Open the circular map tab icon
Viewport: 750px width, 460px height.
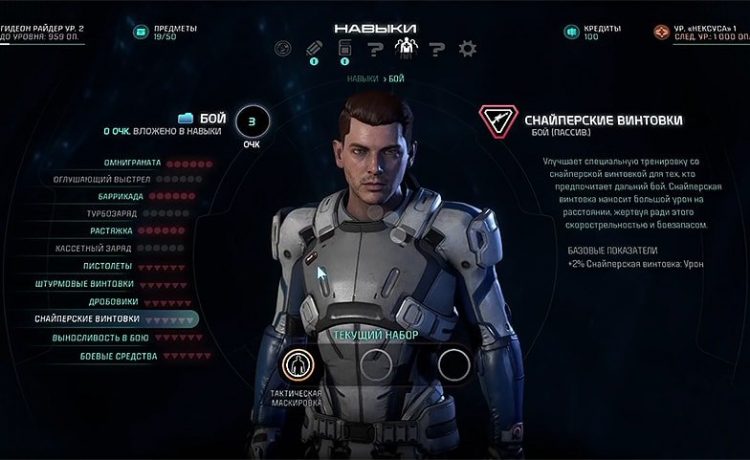click(x=282, y=48)
